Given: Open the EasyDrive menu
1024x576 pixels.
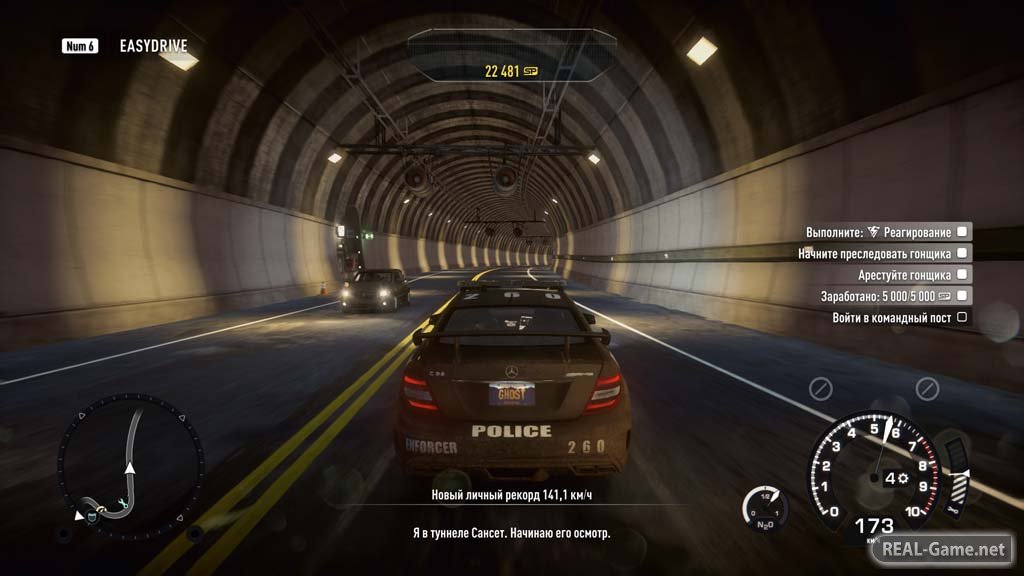Looking at the screenshot, I should pos(152,46).
